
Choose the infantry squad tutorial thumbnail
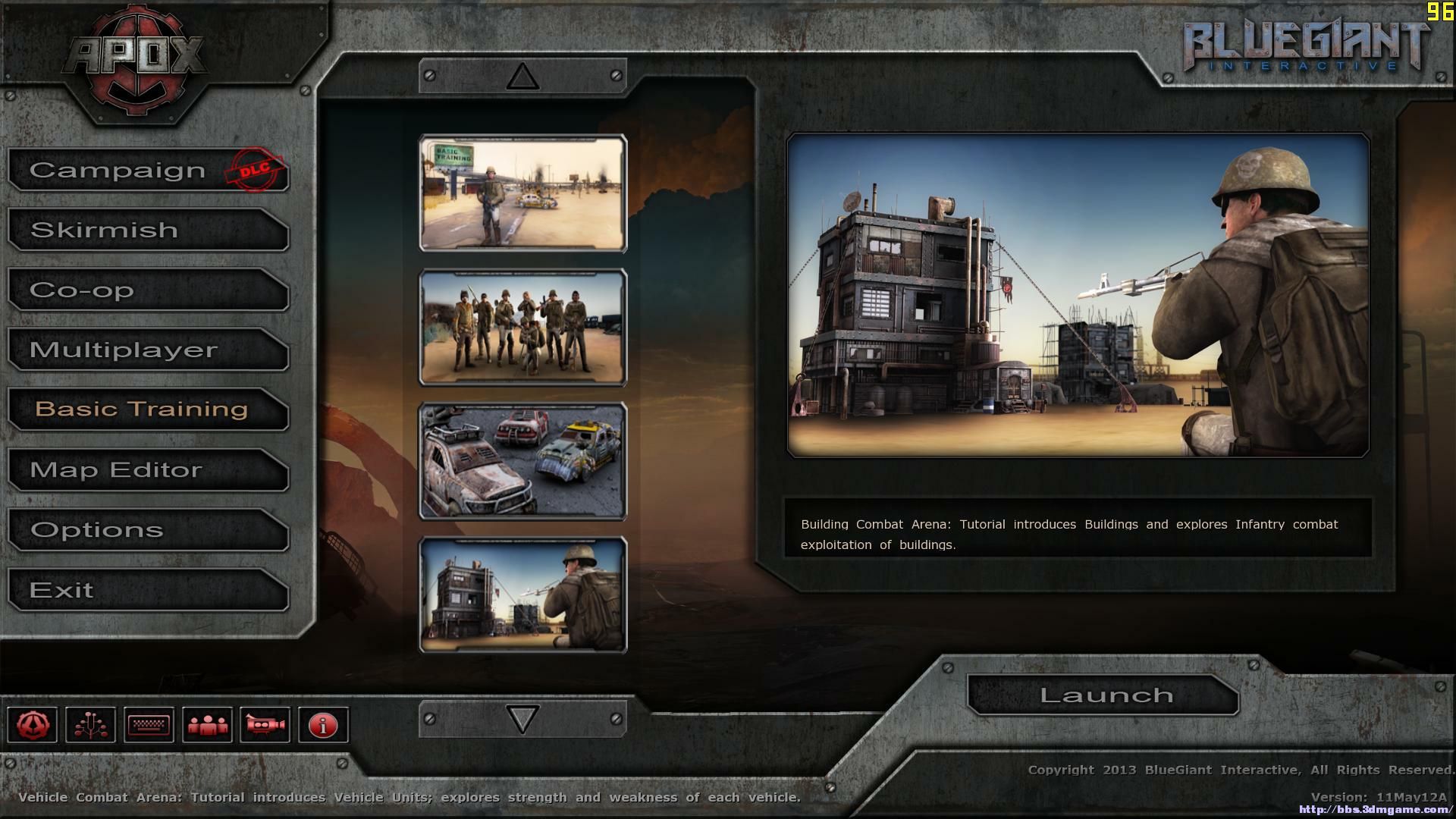522,328
